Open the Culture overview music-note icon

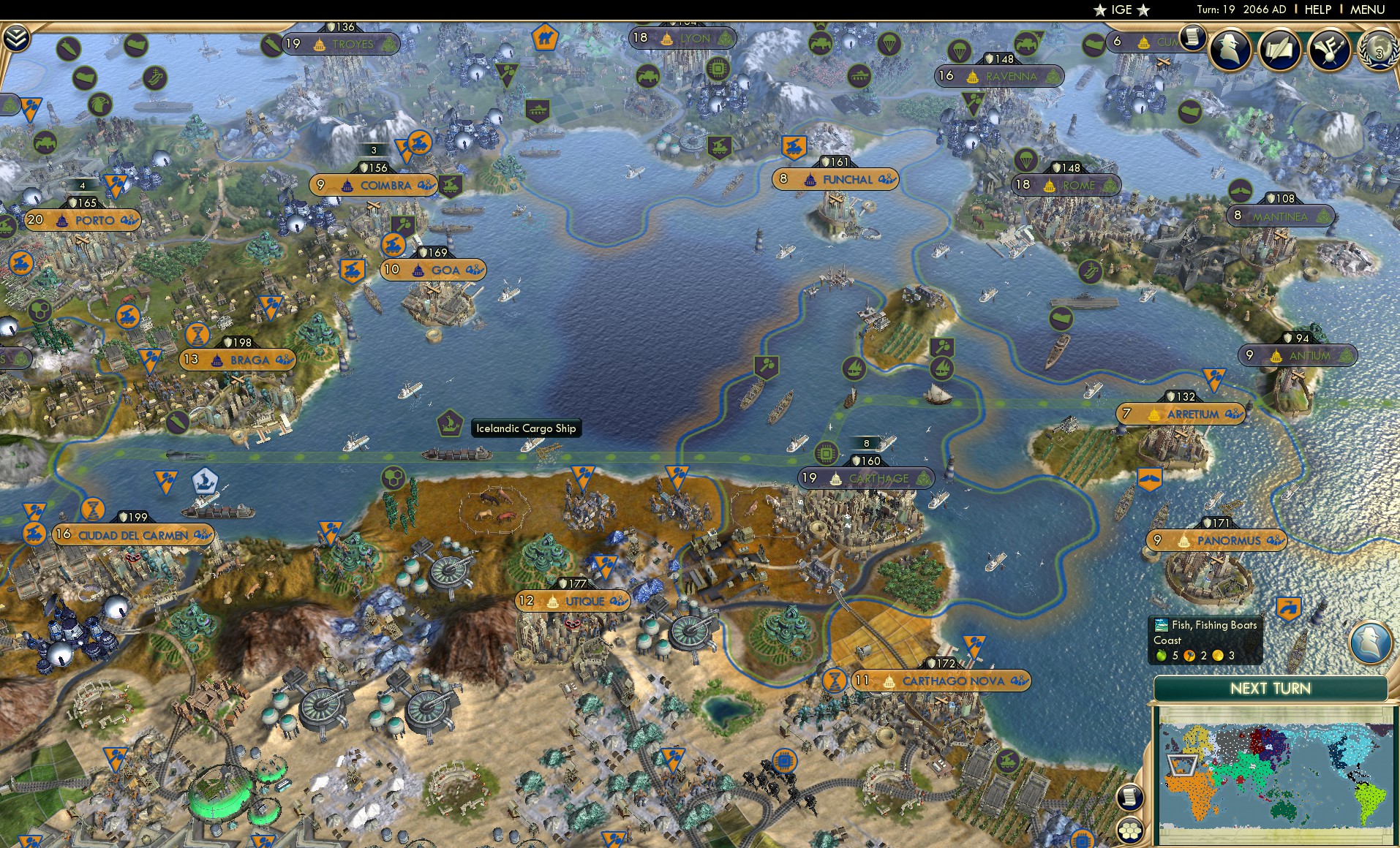tap(1330, 51)
